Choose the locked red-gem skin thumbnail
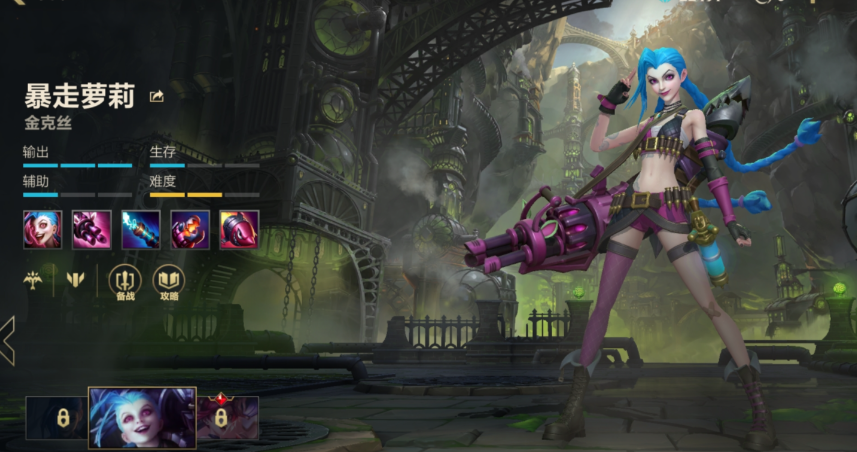Viewport: 857px width, 452px height. click(228, 417)
